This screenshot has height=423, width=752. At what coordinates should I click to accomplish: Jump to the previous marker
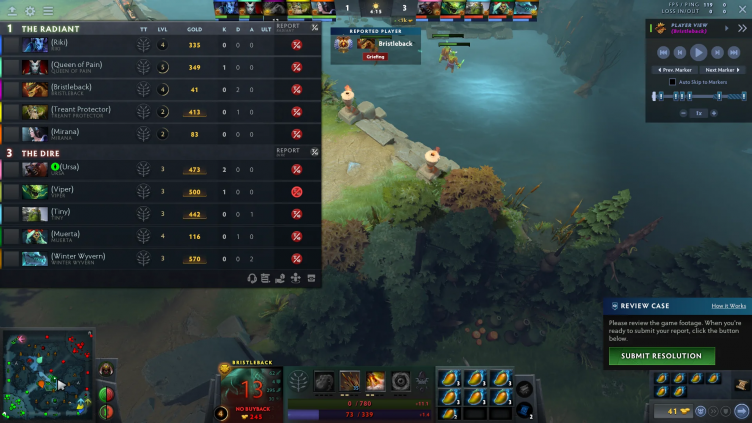point(676,70)
